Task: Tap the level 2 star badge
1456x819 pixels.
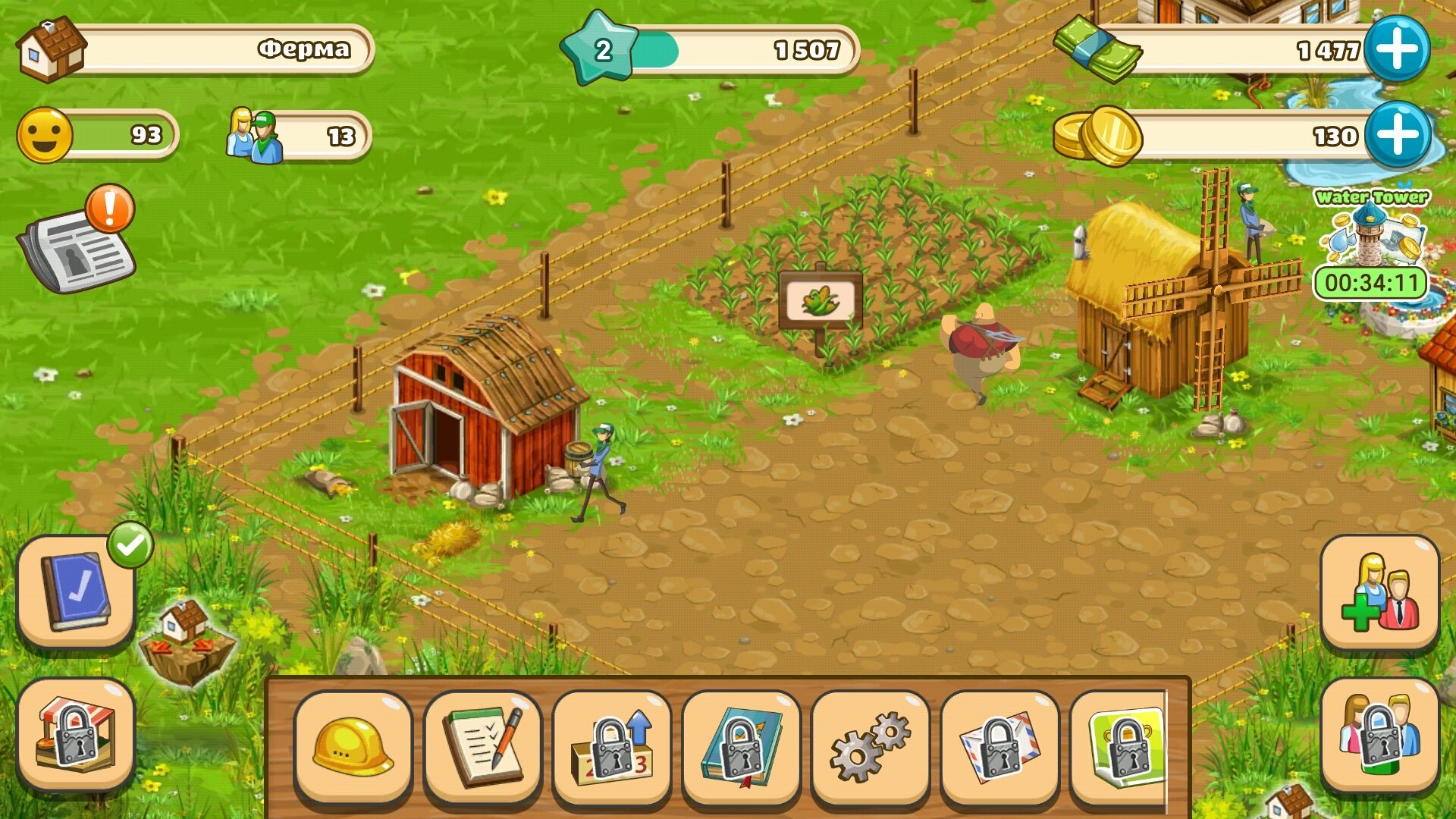Action: [x=602, y=49]
